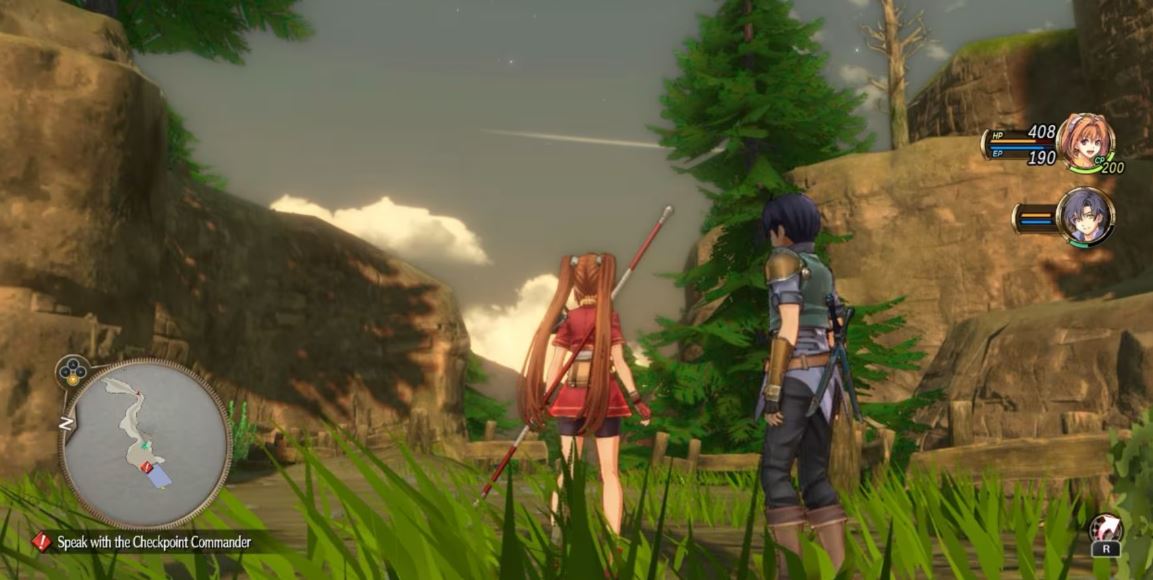This screenshot has height=580, width=1153.
Task: Activate the dash icon in the corner
Action: [x=1105, y=528]
